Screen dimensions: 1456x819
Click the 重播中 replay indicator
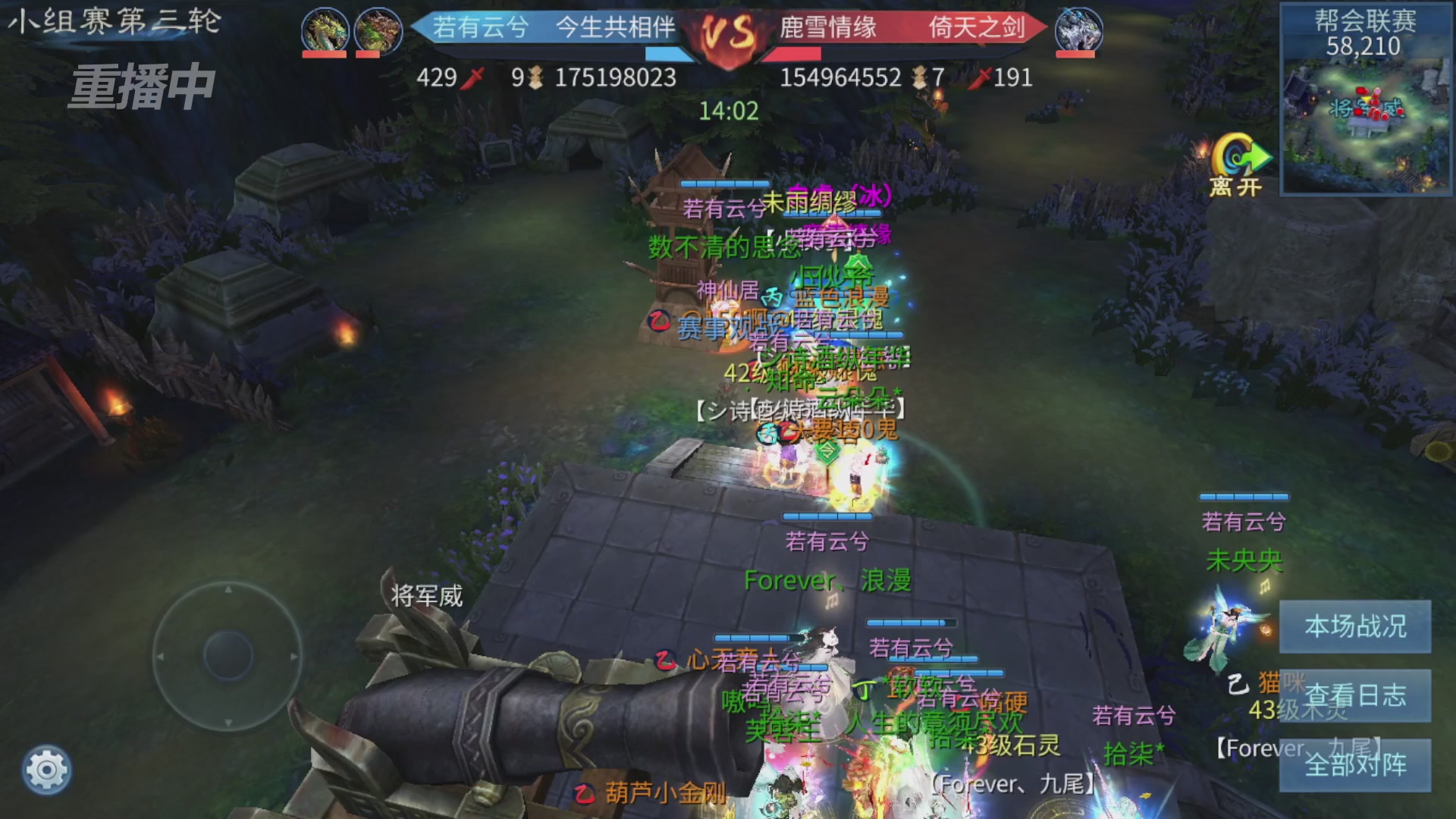(x=140, y=85)
